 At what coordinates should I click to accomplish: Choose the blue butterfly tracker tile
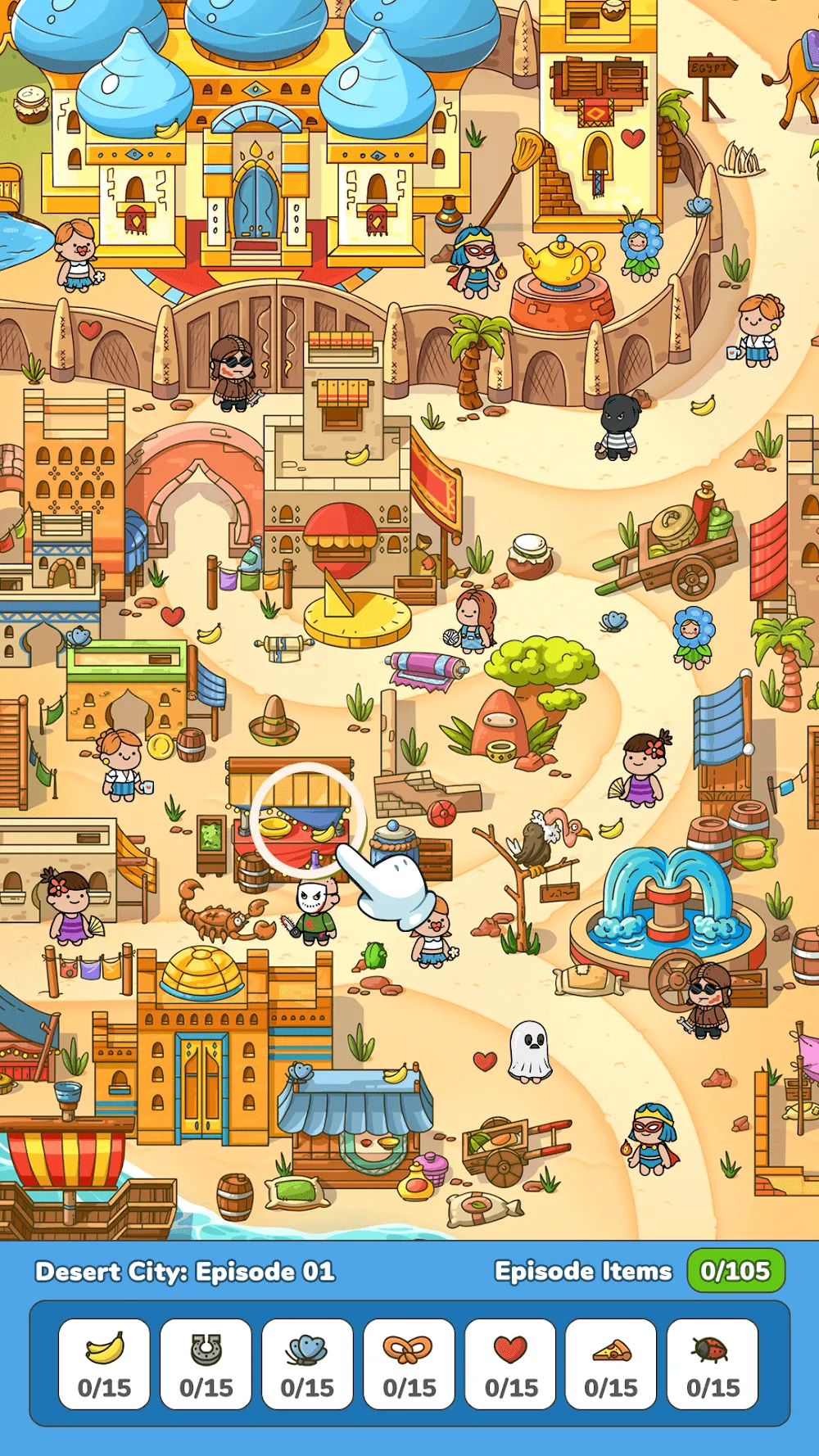click(307, 1364)
